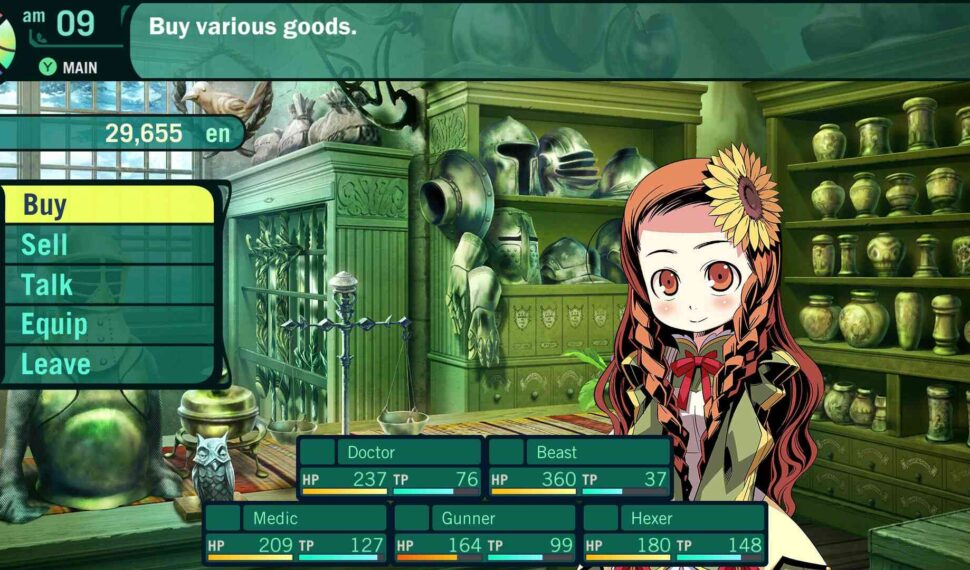
Task: Click the Medic party member panel
Action: click(x=296, y=533)
